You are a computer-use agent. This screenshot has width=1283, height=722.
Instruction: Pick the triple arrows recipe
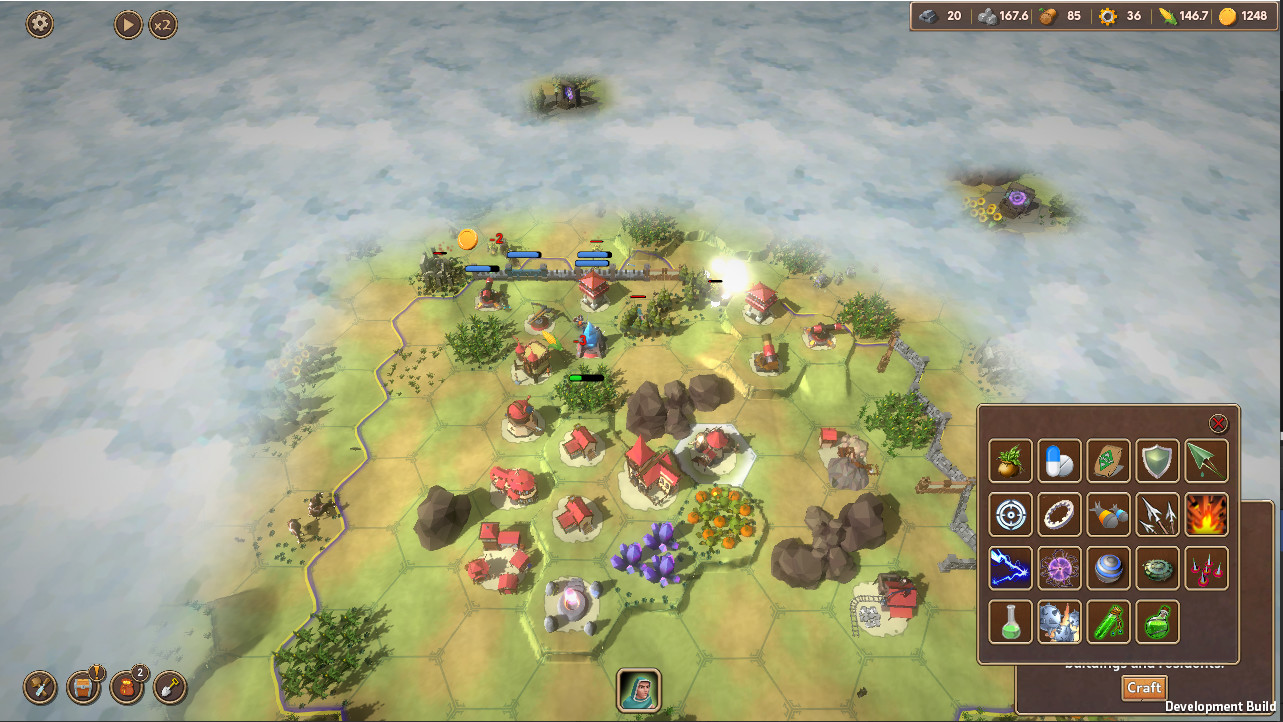pos(1158,514)
